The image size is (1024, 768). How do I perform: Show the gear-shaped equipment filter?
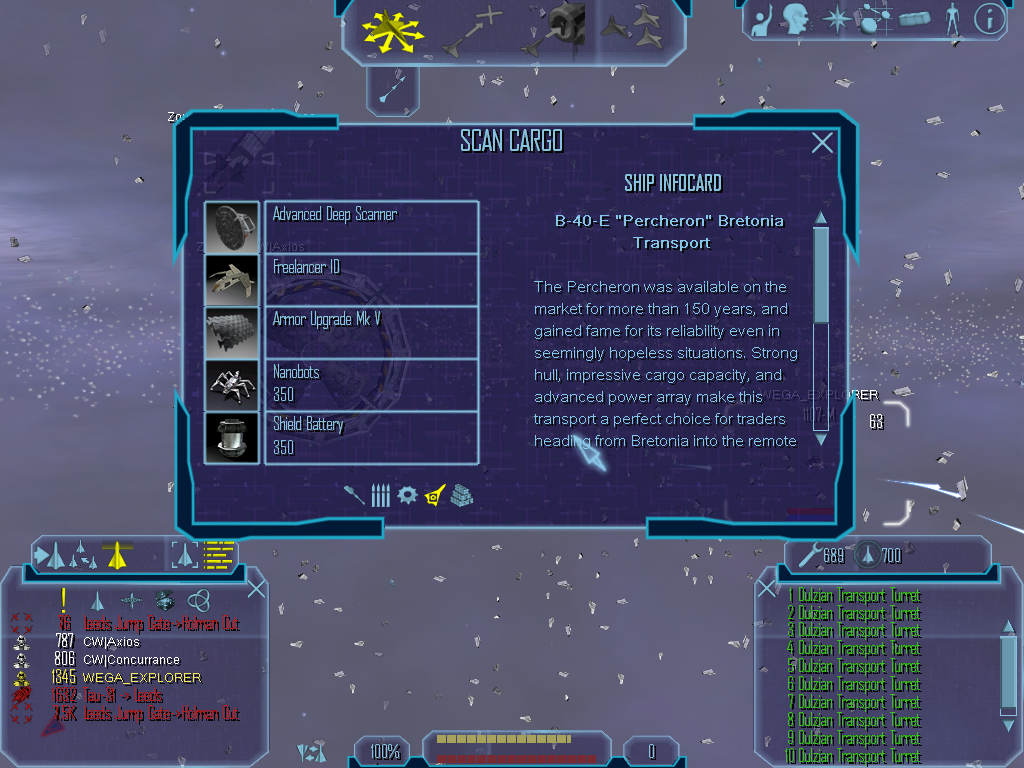tap(407, 495)
